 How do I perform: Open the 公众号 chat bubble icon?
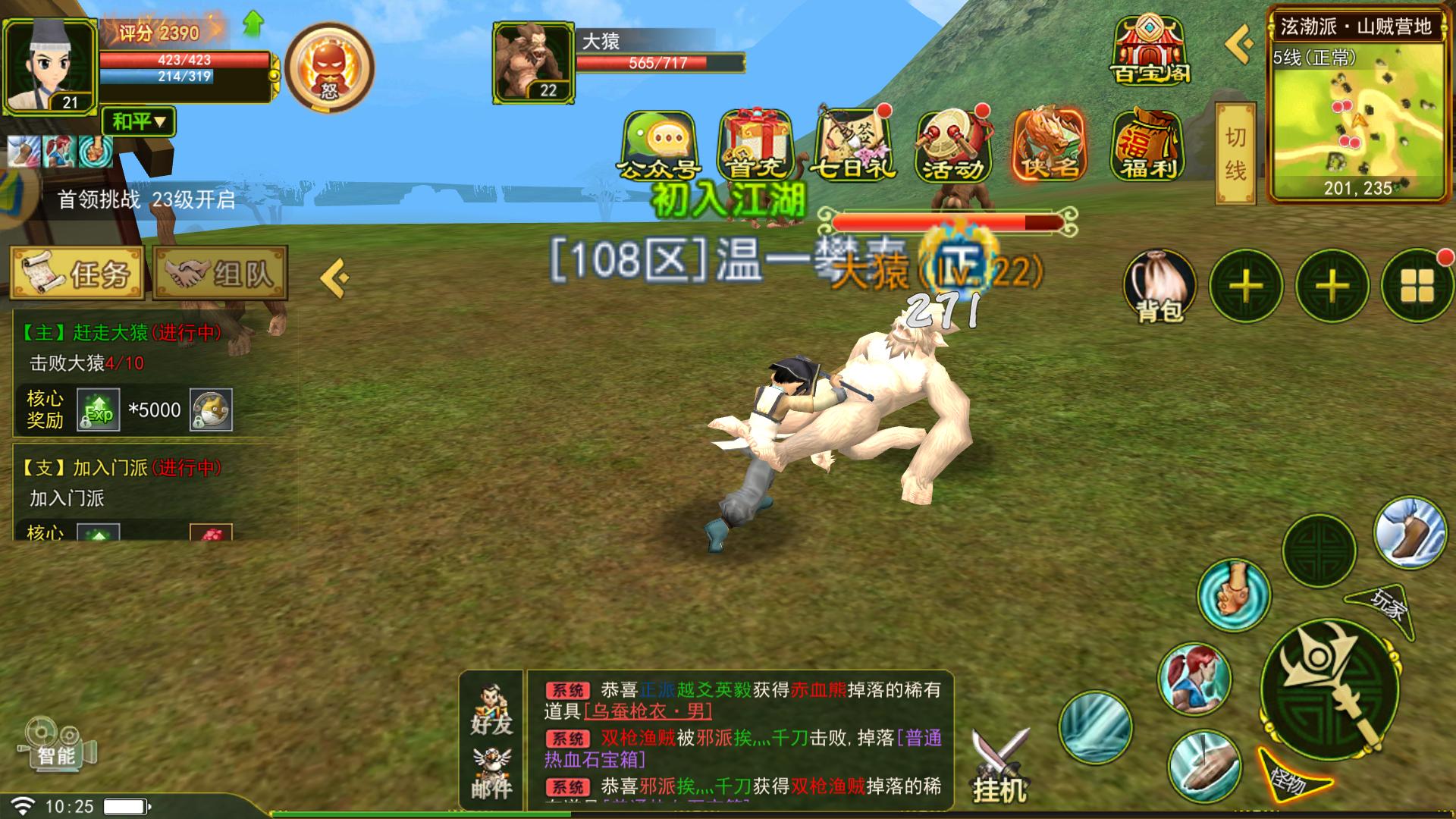pos(658,146)
